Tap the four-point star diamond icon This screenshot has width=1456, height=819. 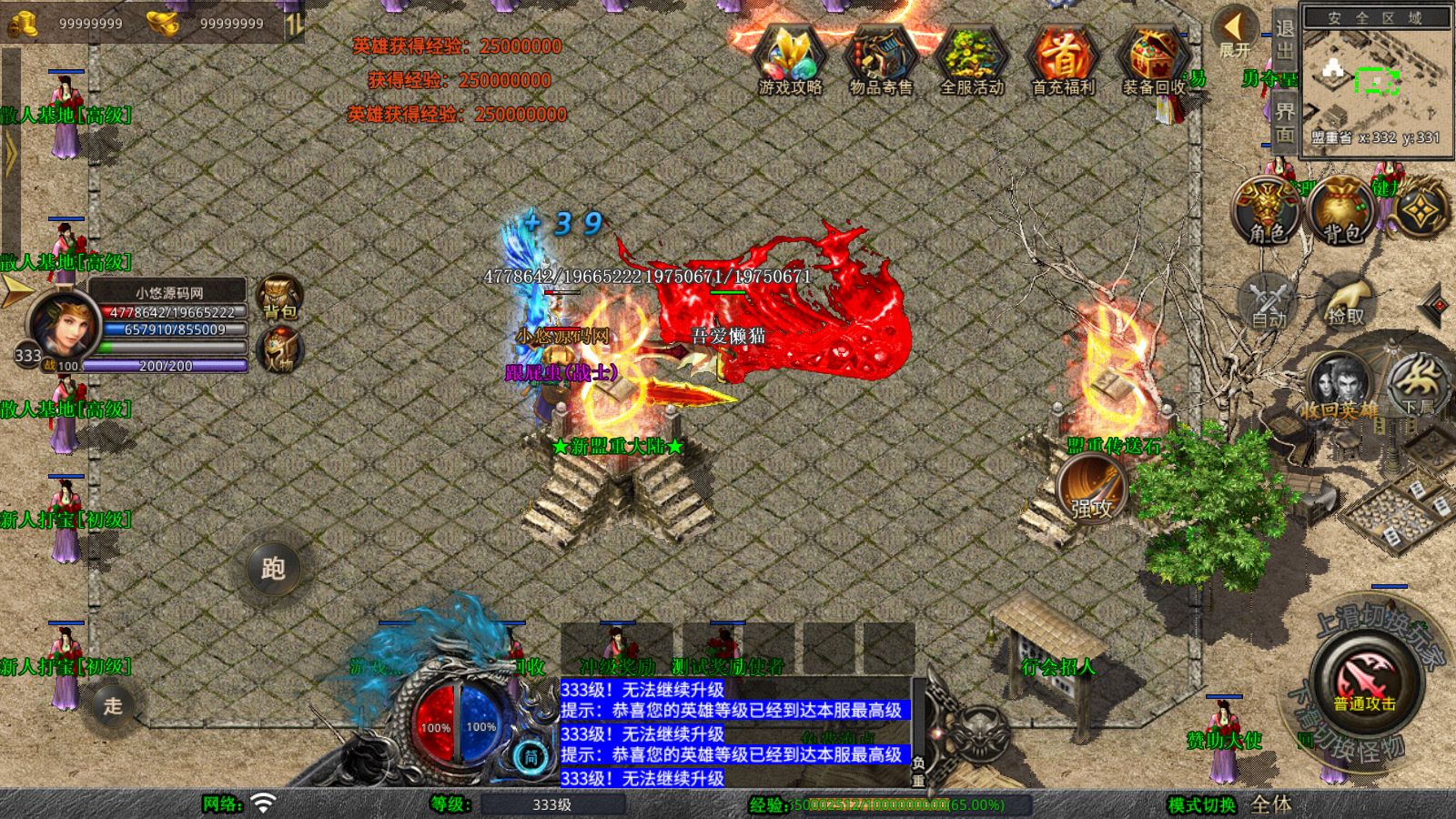(1421, 211)
